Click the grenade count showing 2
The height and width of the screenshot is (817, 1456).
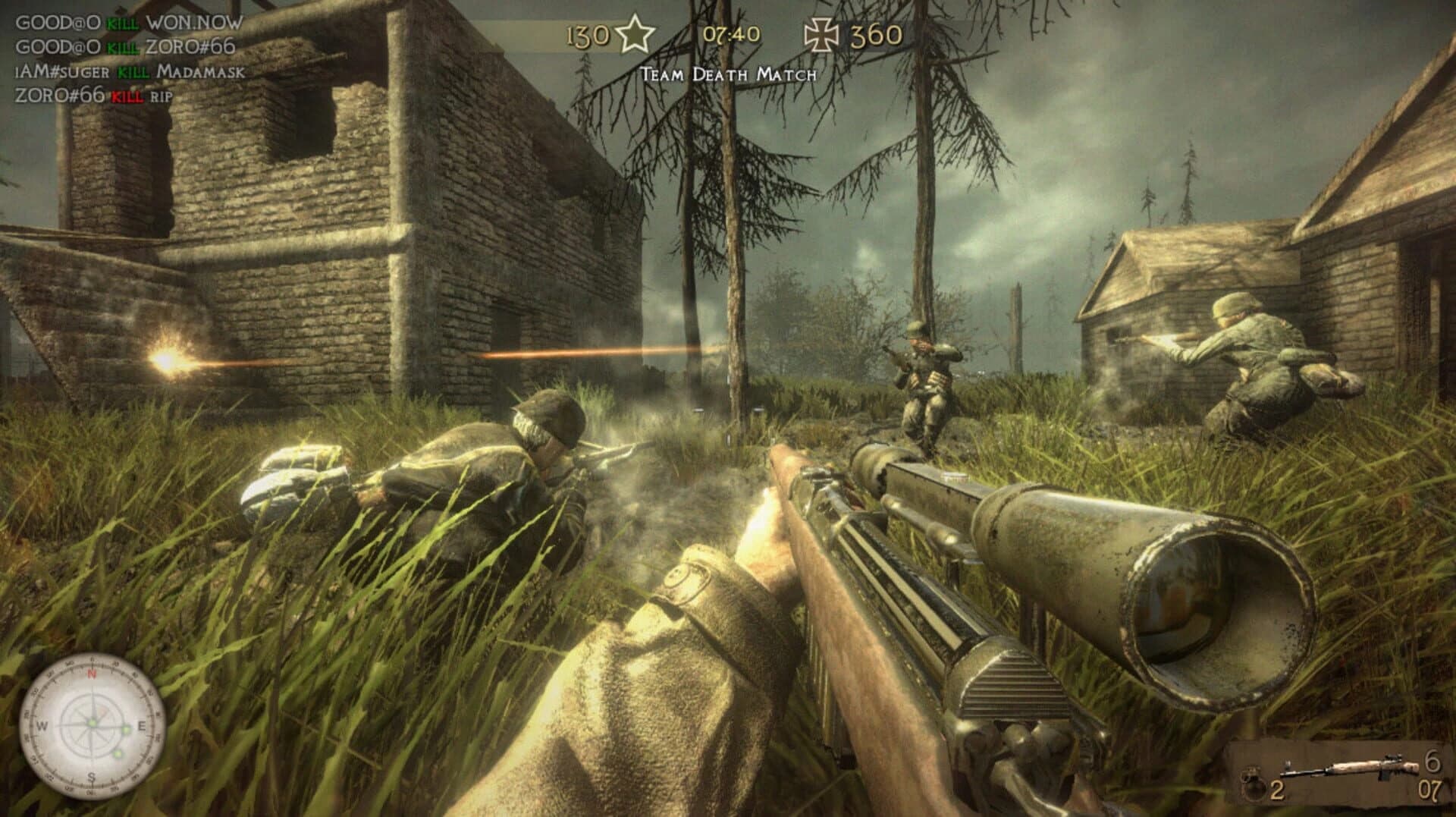(1276, 790)
